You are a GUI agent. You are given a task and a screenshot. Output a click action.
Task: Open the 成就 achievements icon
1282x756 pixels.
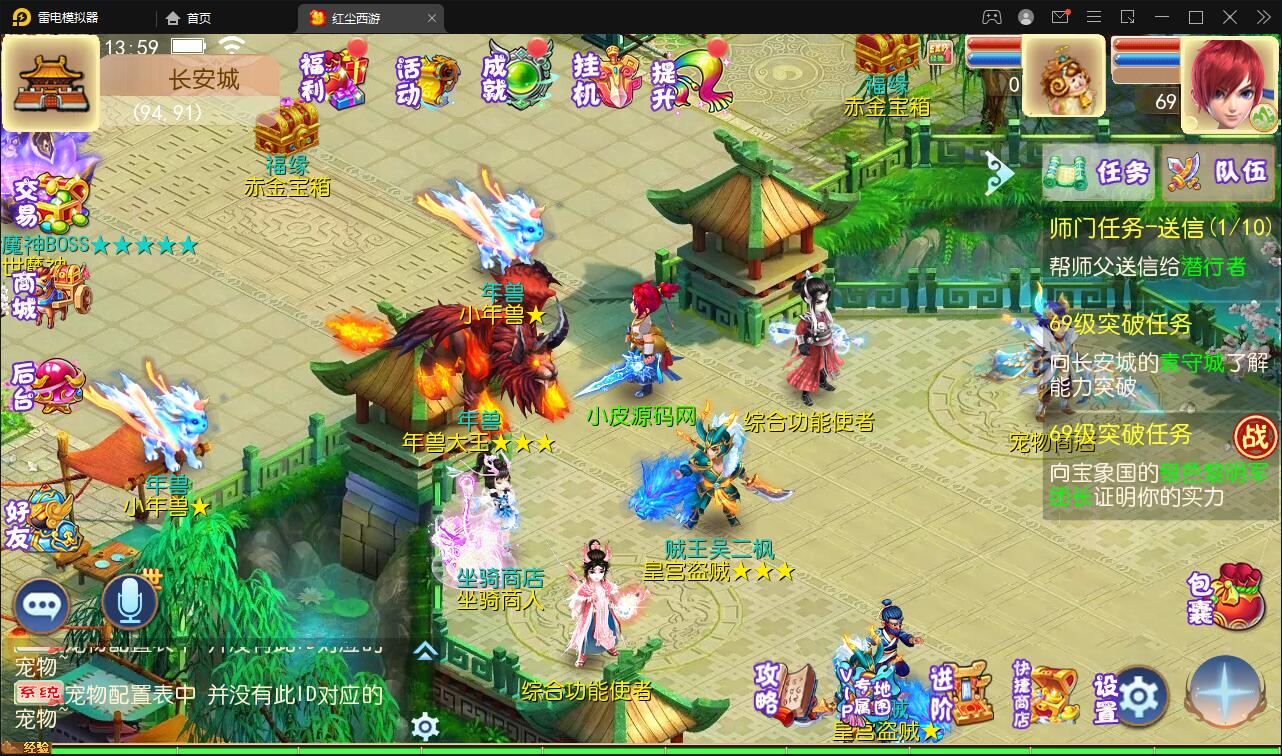pyautogui.click(x=516, y=75)
